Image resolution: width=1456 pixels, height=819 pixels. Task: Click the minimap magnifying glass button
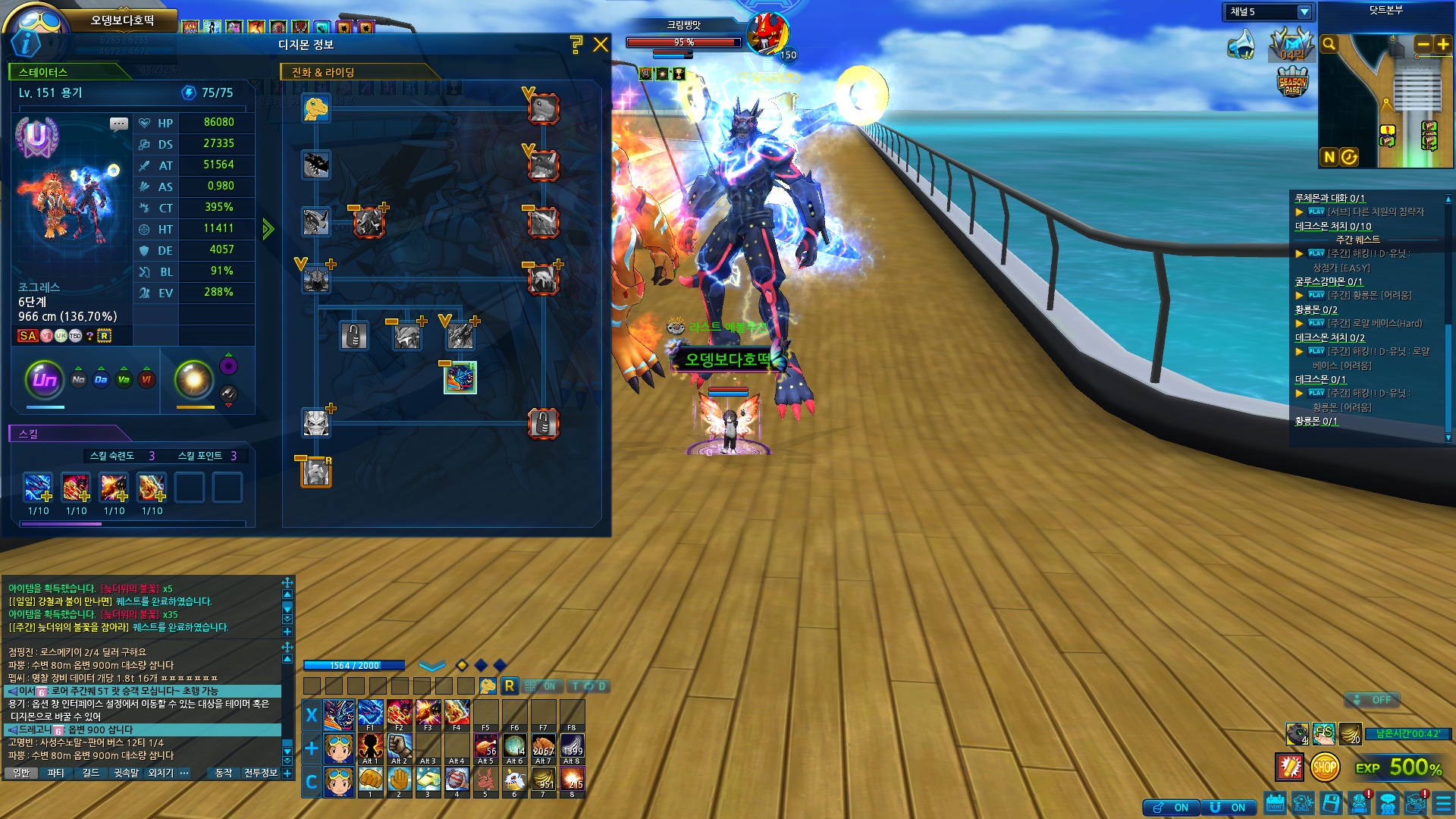(x=1329, y=45)
